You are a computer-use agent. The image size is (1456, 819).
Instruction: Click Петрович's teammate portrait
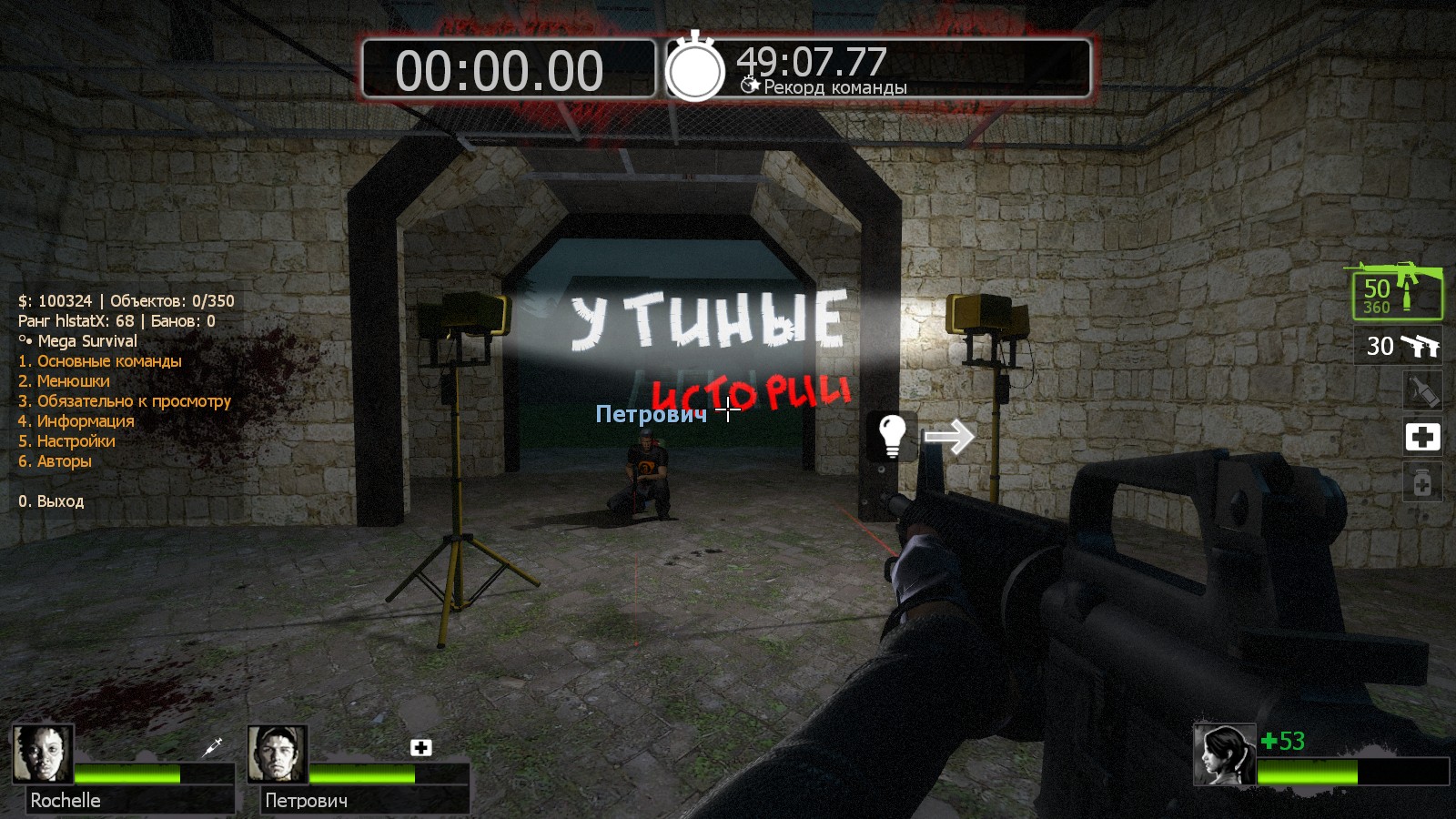(278, 753)
